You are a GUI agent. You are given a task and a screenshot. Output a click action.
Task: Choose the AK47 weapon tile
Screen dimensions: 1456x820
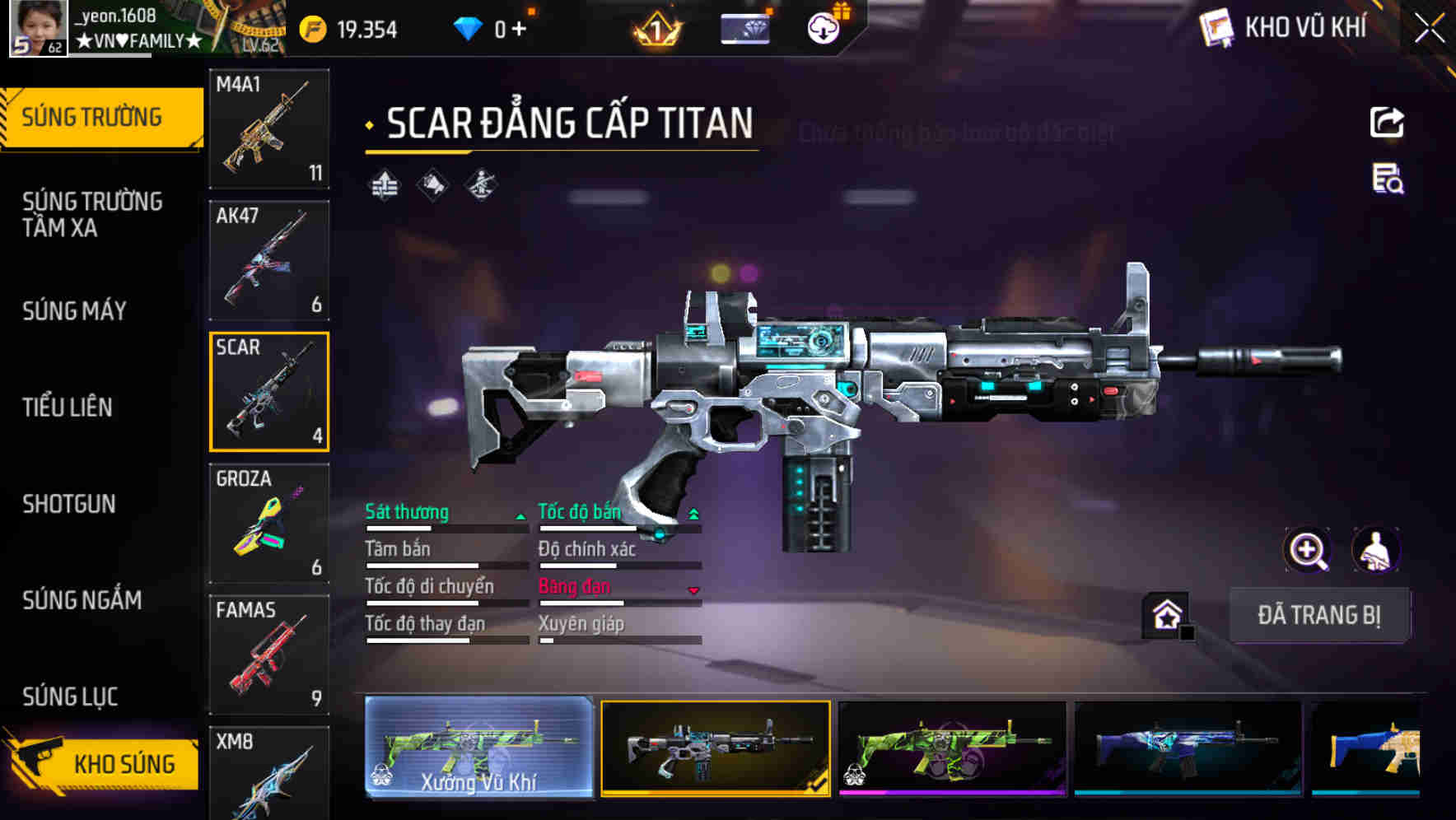pyautogui.click(x=269, y=260)
